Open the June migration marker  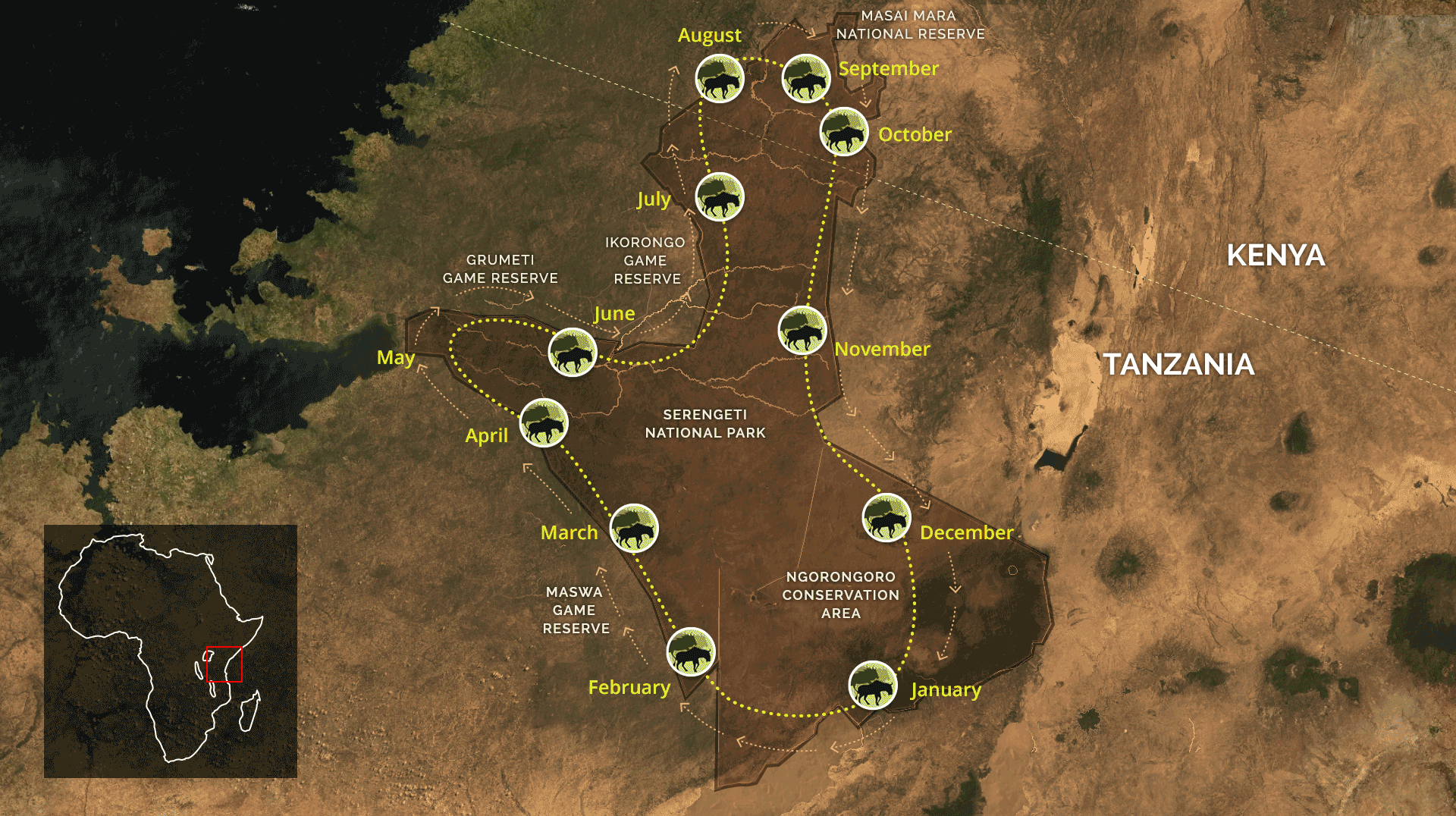pyautogui.click(x=573, y=352)
